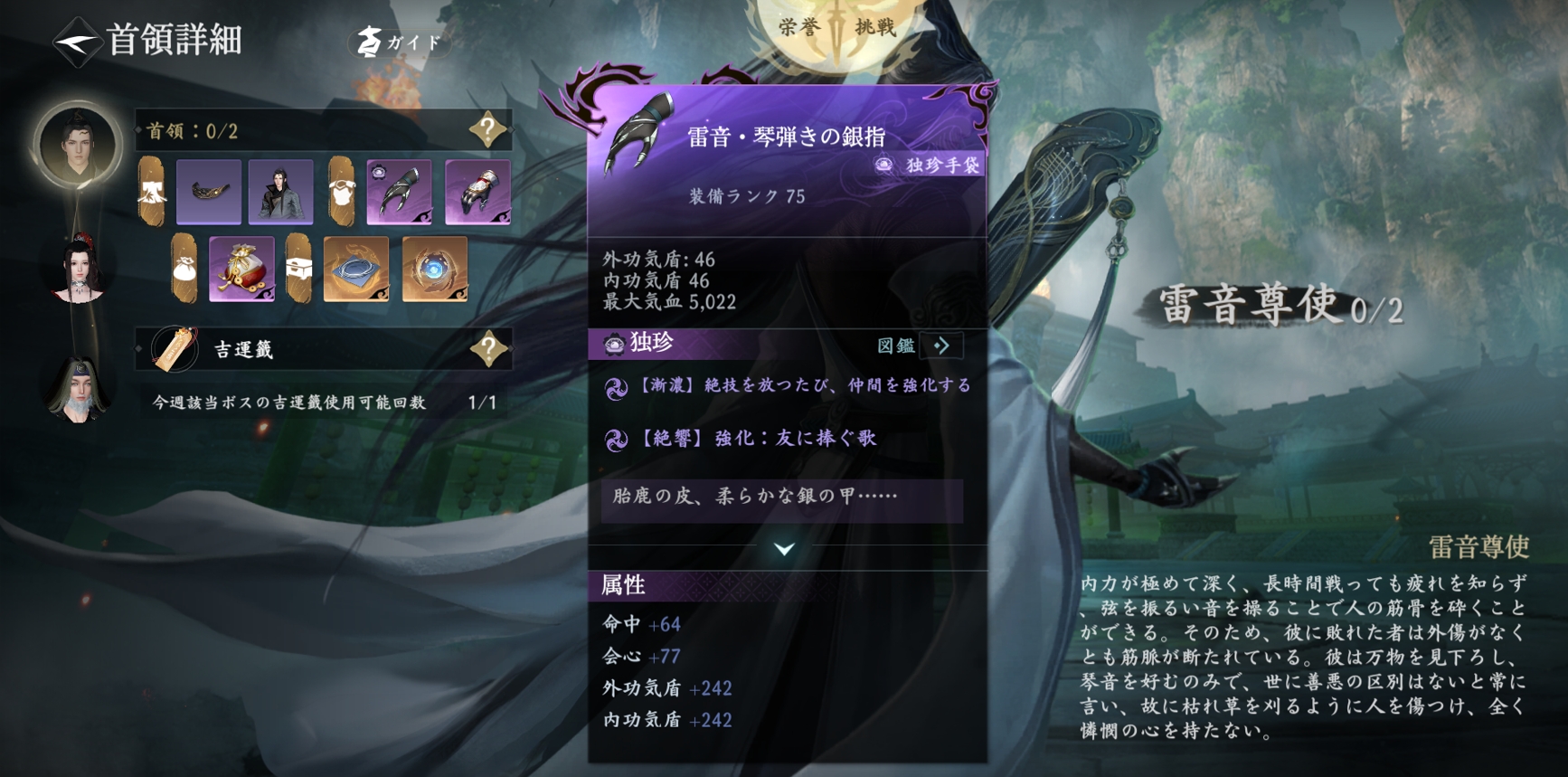This screenshot has height=777, width=1568.
Task: Go back from the 首領詳細 screen
Action: coord(76,41)
